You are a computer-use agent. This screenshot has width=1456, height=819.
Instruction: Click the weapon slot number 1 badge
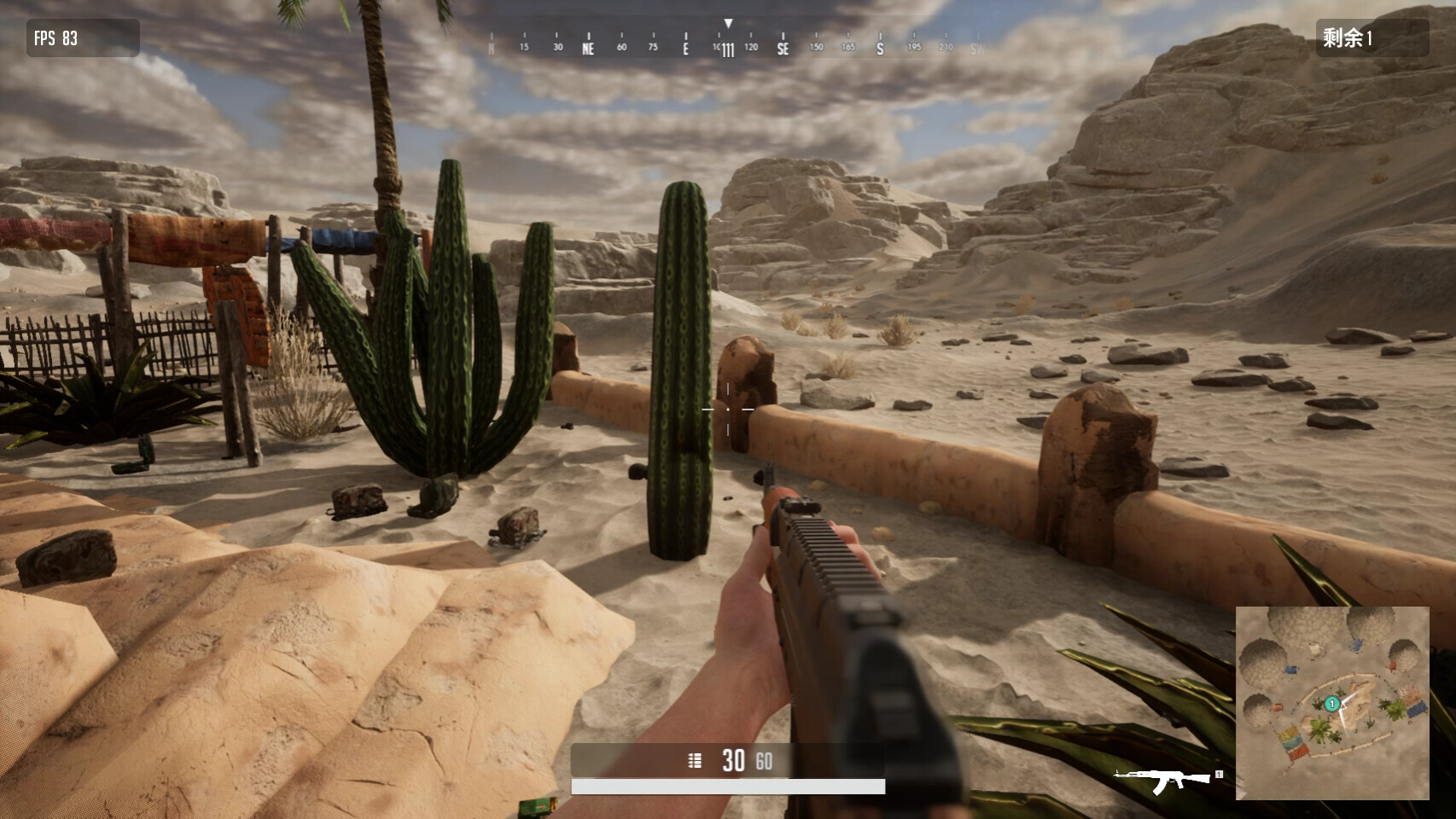point(1219,774)
